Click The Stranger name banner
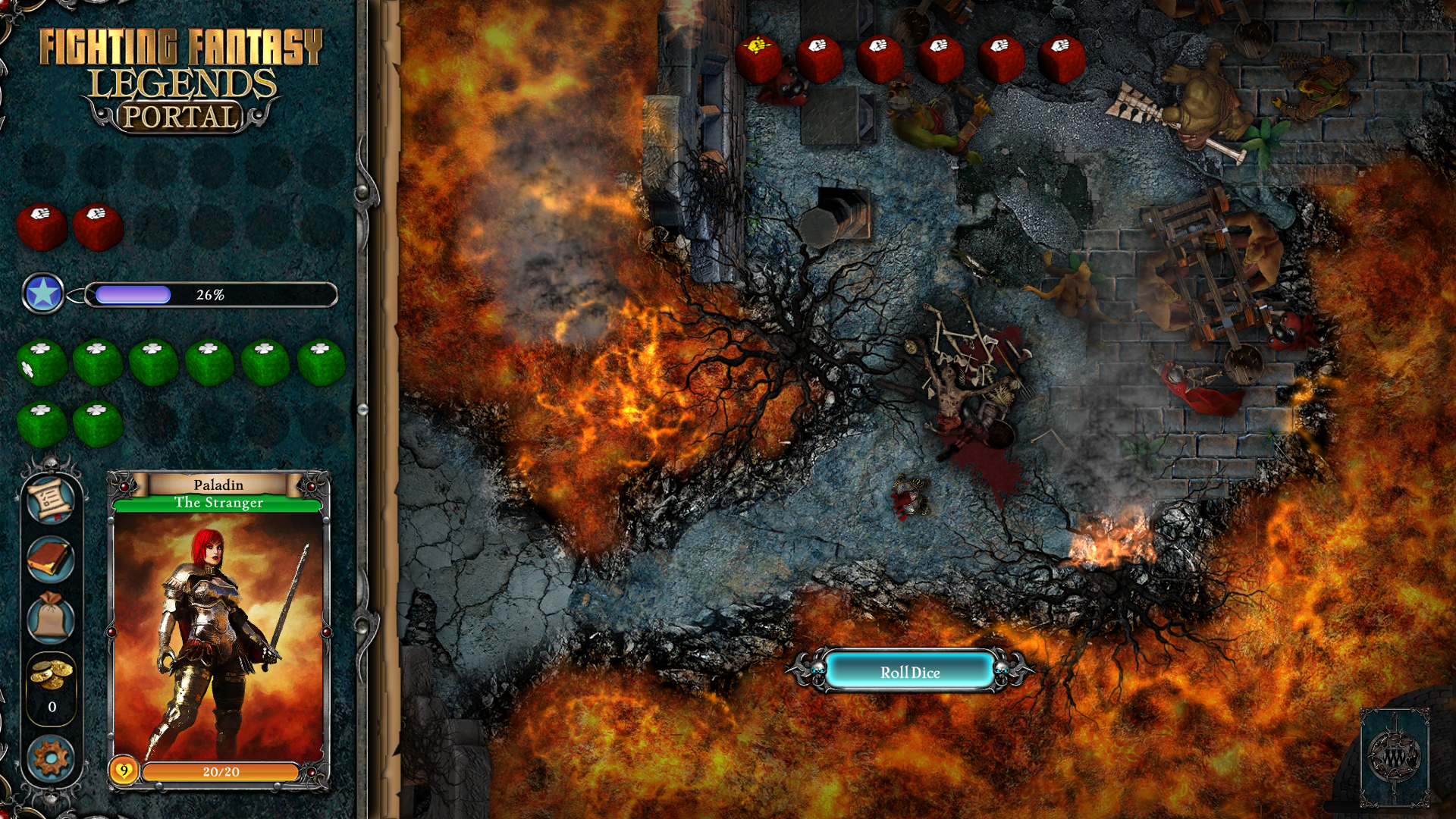 (x=218, y=502)
